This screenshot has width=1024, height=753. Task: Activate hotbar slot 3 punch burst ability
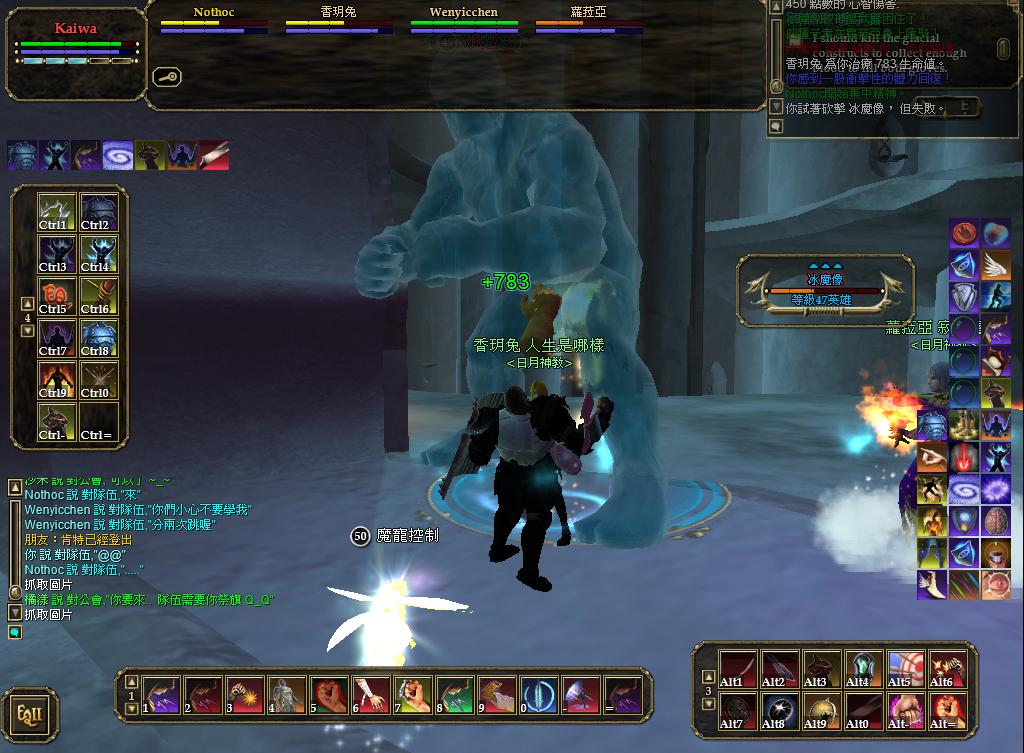click(244, 693)
